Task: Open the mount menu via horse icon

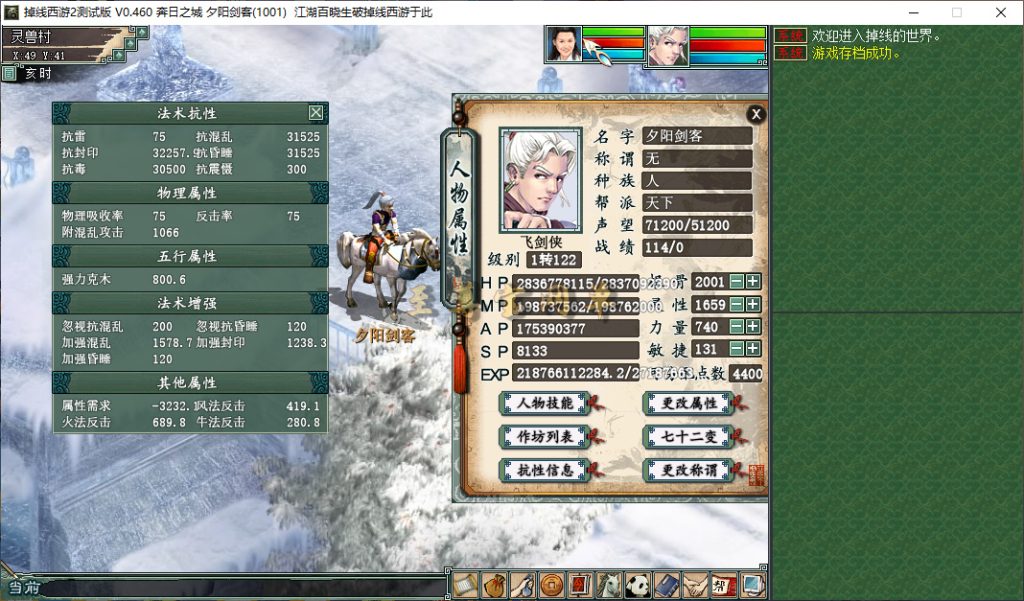Action: click(609, 585)
